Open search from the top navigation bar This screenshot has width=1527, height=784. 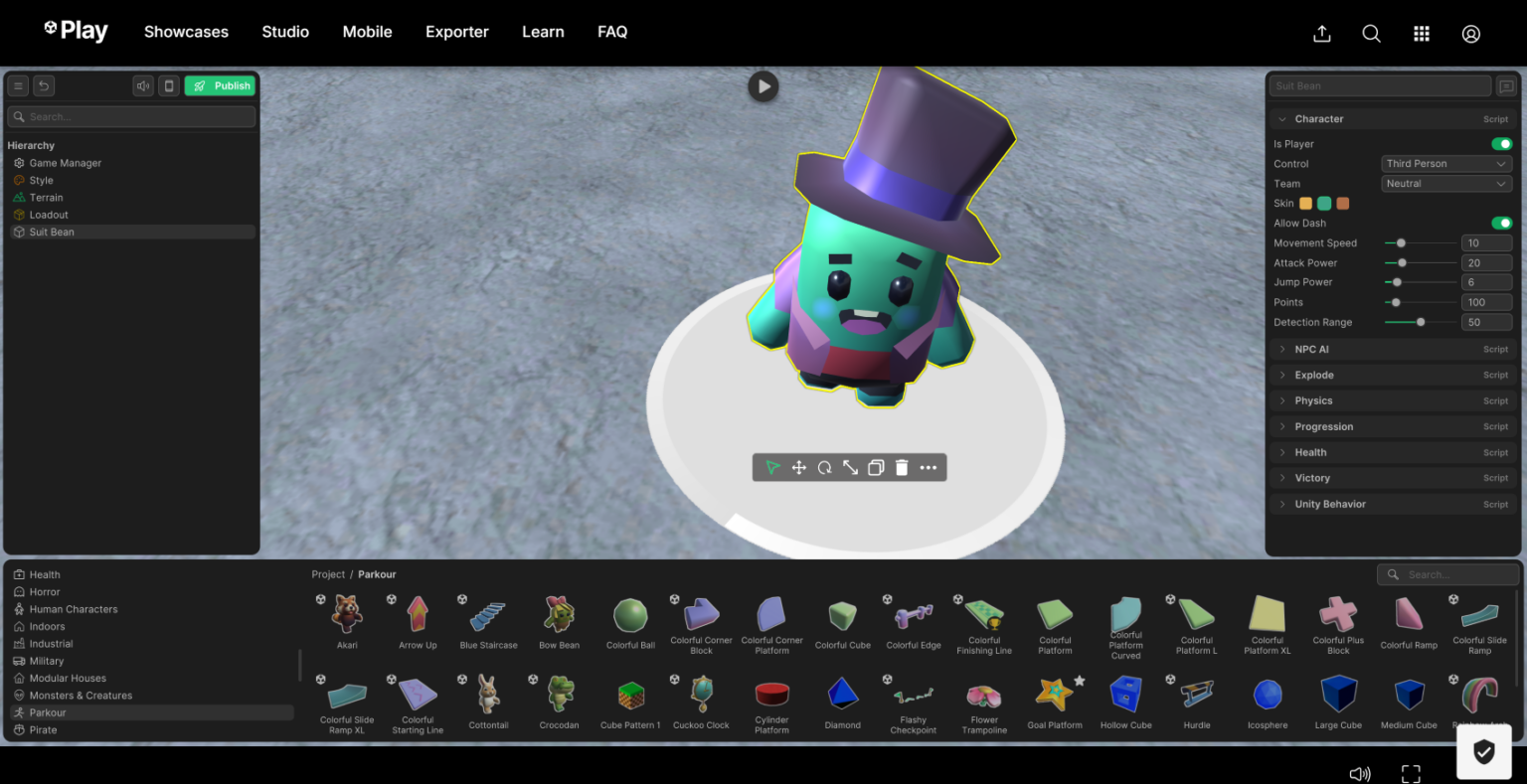1371,33
